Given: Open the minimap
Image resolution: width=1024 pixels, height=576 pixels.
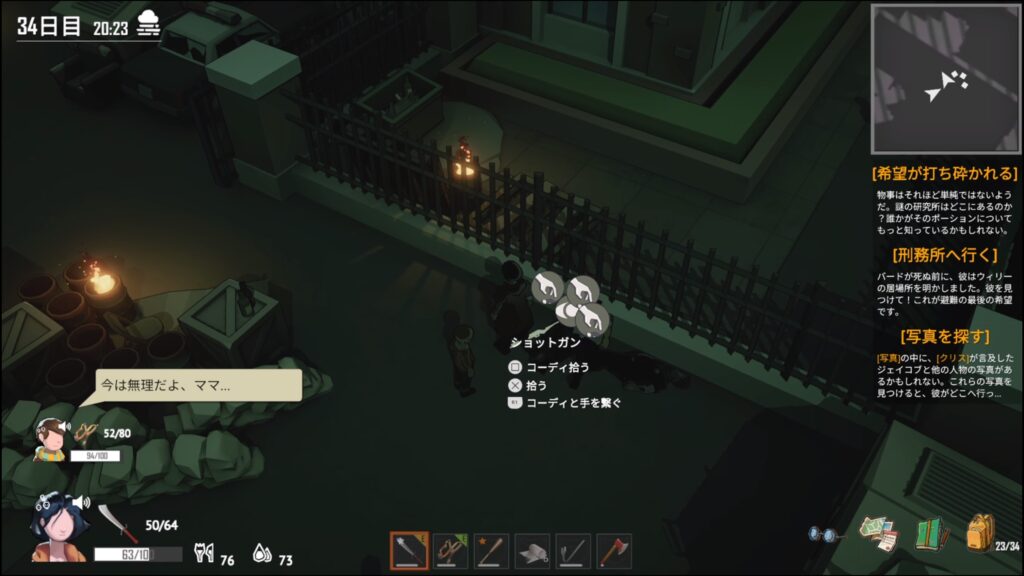Looking at the screenshot, I should [x=943, y=79].
